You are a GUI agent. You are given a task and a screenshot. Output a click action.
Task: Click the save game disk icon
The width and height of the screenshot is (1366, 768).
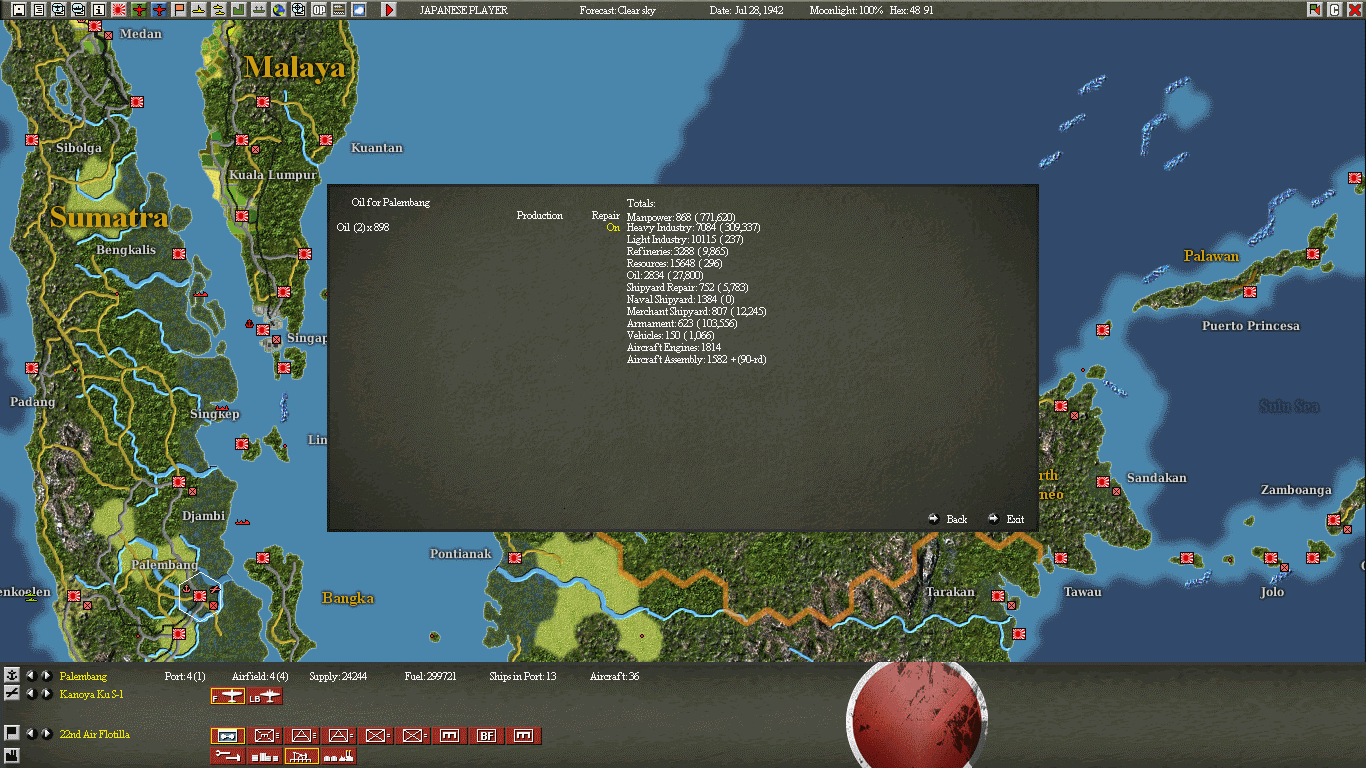pos(17,10)
